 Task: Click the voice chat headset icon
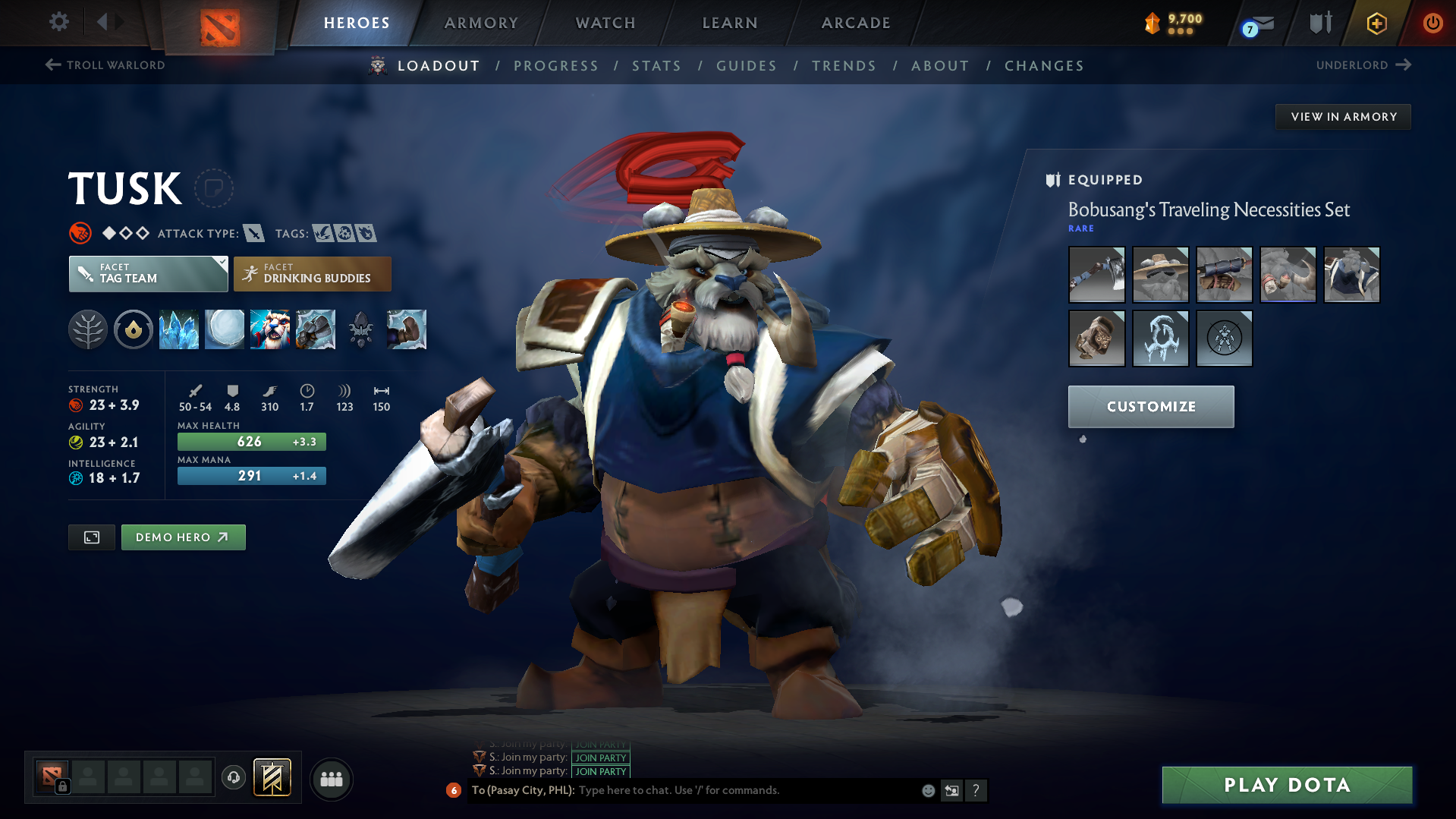tap(233, 779)
